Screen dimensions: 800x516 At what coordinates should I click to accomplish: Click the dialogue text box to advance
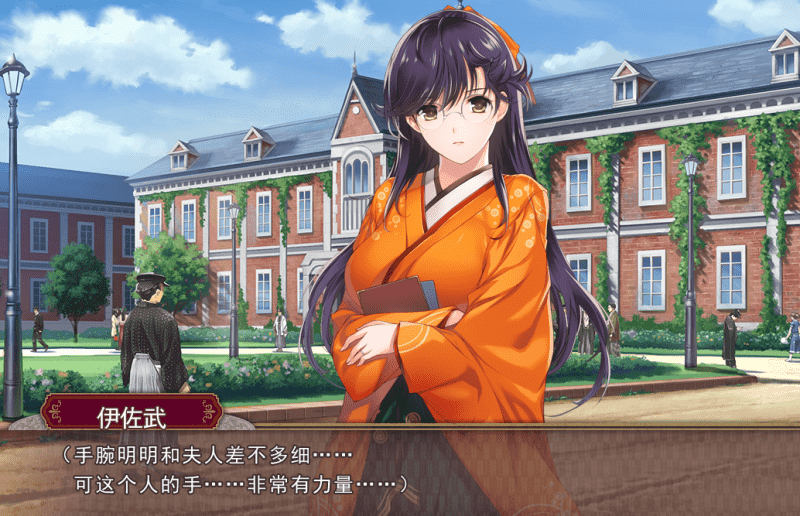click(400, 470)
